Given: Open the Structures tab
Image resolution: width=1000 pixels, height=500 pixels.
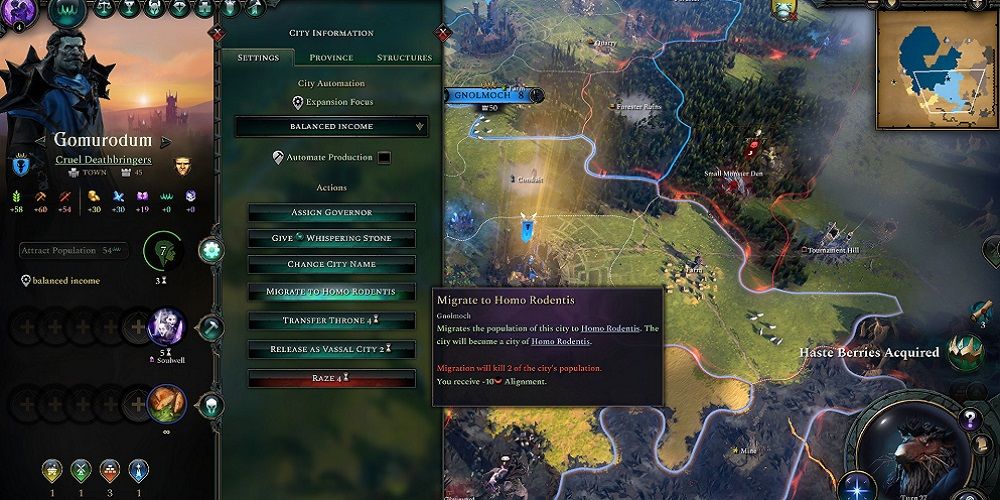Looking at the screenshot, I should (x=404, y=58).
